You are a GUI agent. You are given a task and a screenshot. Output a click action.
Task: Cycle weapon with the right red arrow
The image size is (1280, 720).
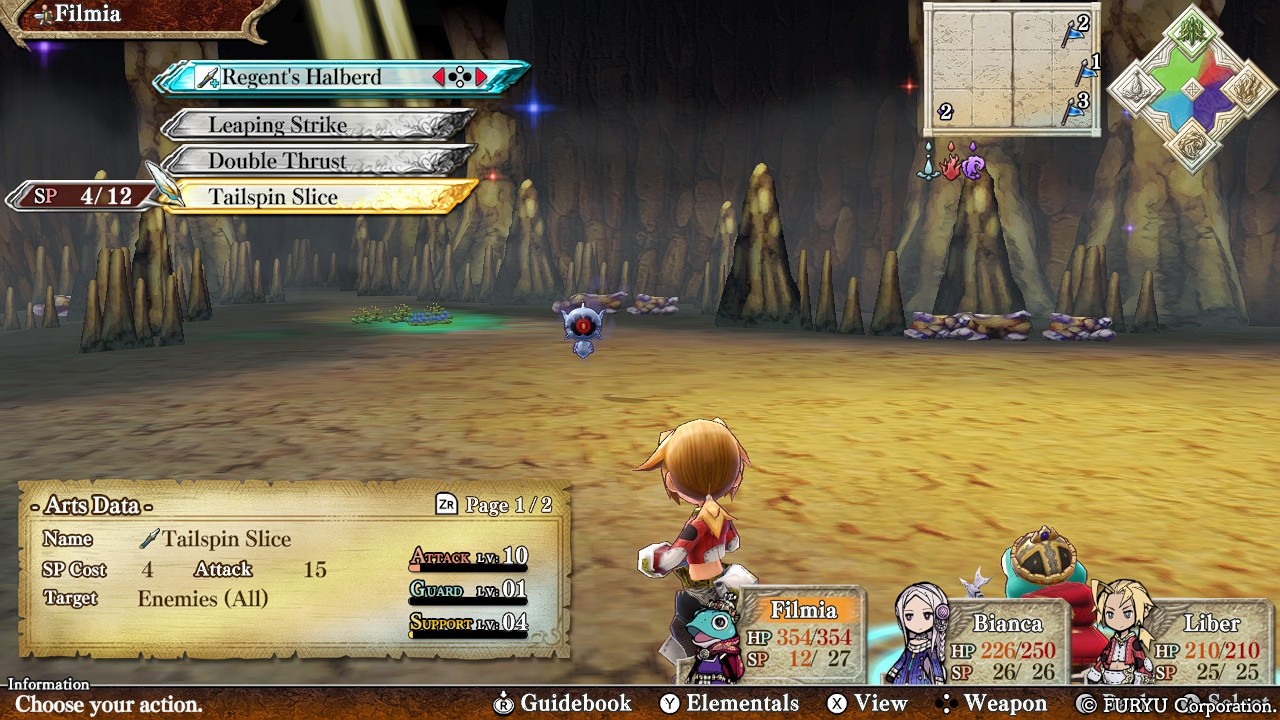481,77
